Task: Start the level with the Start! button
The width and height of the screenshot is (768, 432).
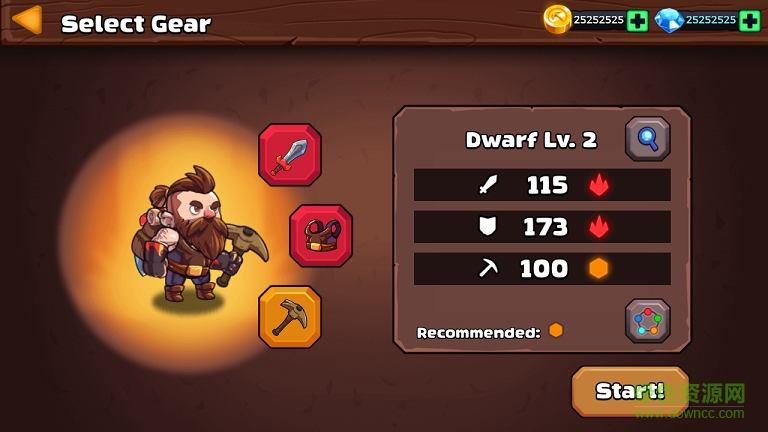Action: (x=630, y=391)
